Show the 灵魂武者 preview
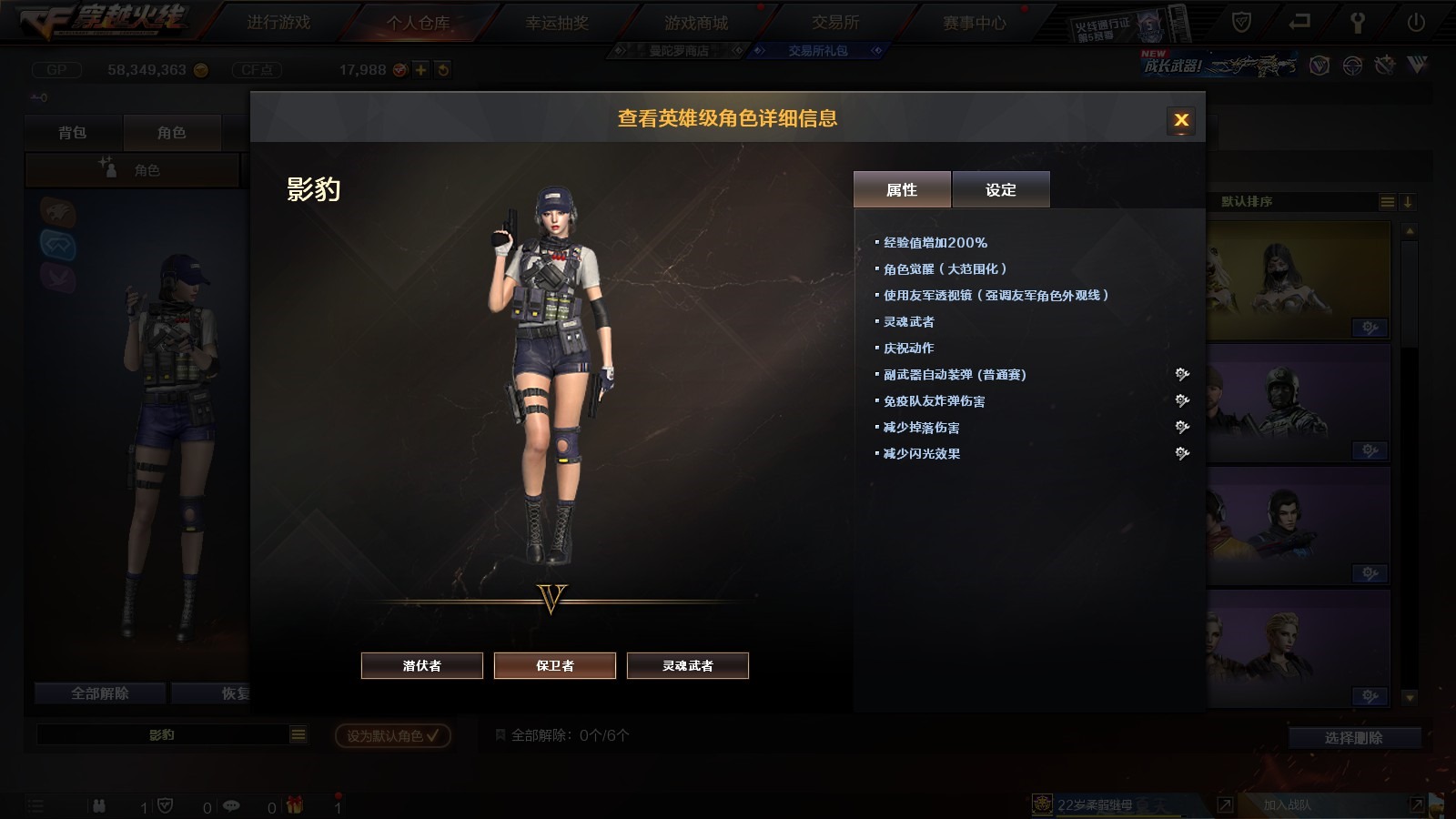The width and height of the screenshot is (1456, 819). pos(688,665)
